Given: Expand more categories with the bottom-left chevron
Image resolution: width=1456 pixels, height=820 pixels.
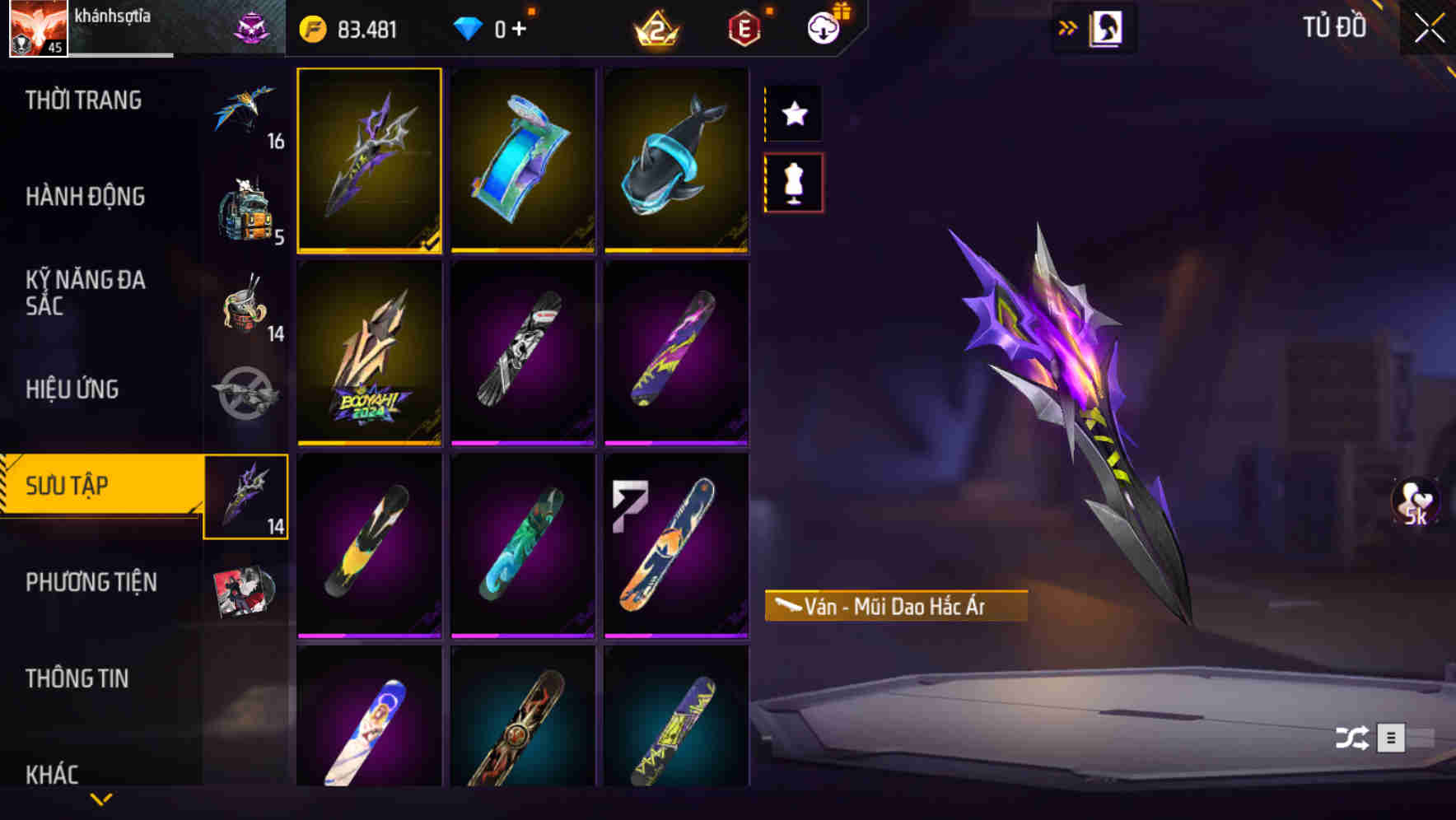Looking at the screenshot, I should [x=100, y=797].
